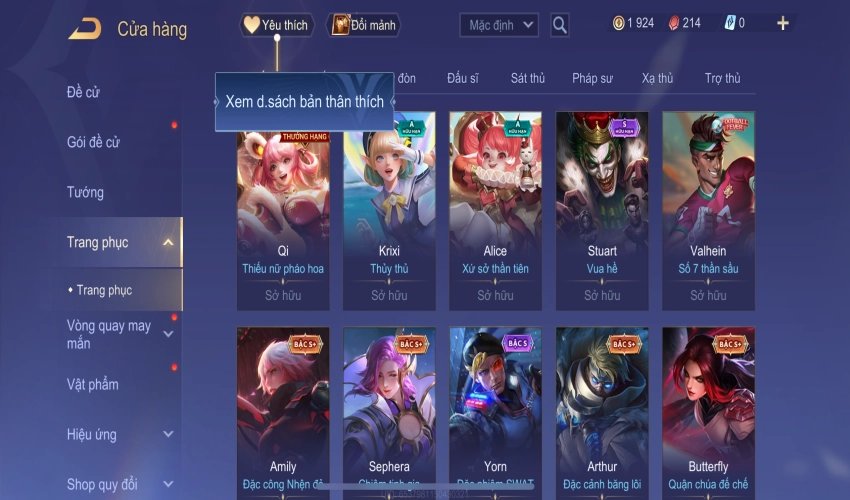Select Đề cử in the sidebar
Screen dimensions: 850x500
coord(84,93)
